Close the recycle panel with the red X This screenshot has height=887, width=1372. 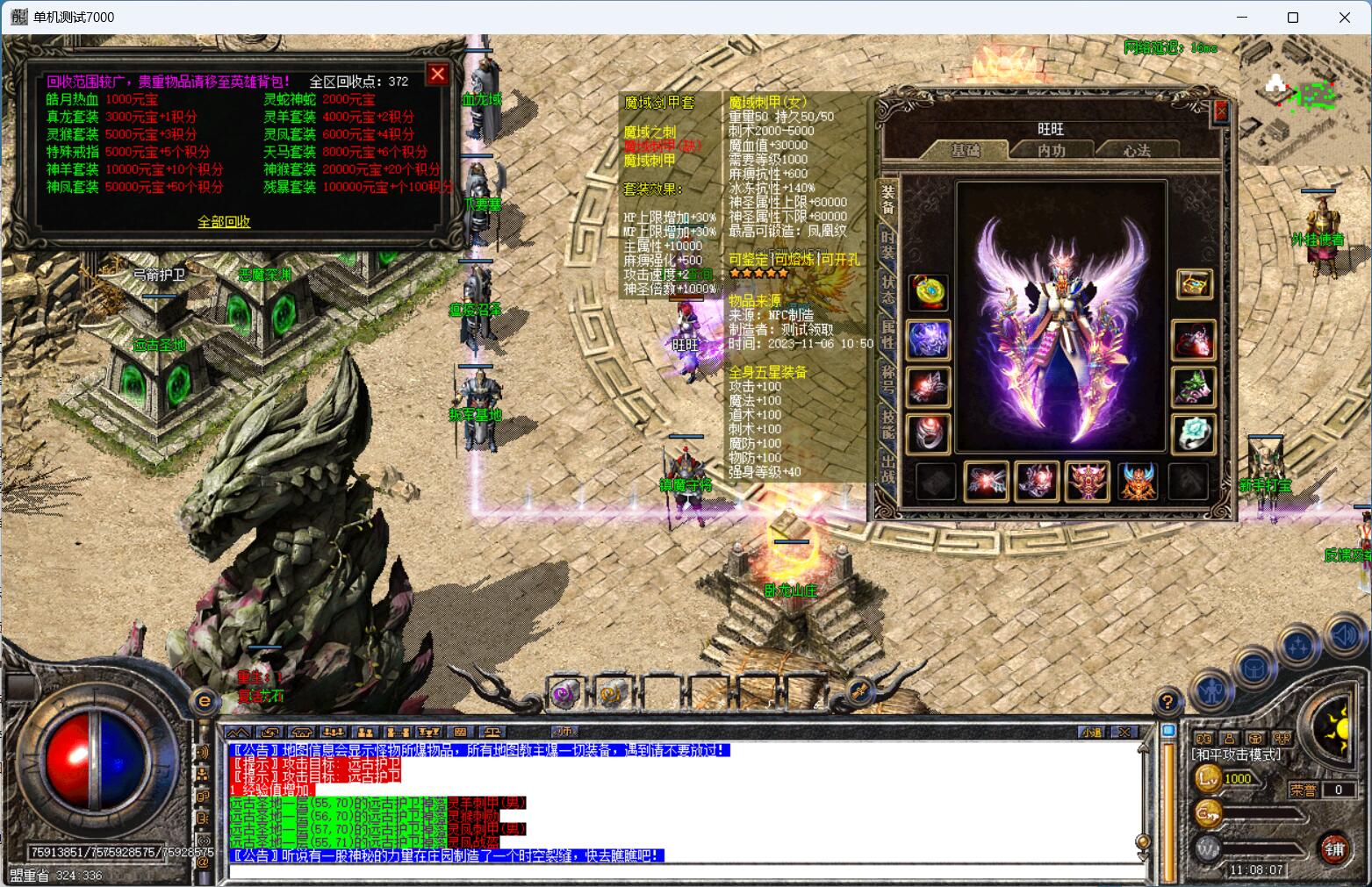point(437,74)
